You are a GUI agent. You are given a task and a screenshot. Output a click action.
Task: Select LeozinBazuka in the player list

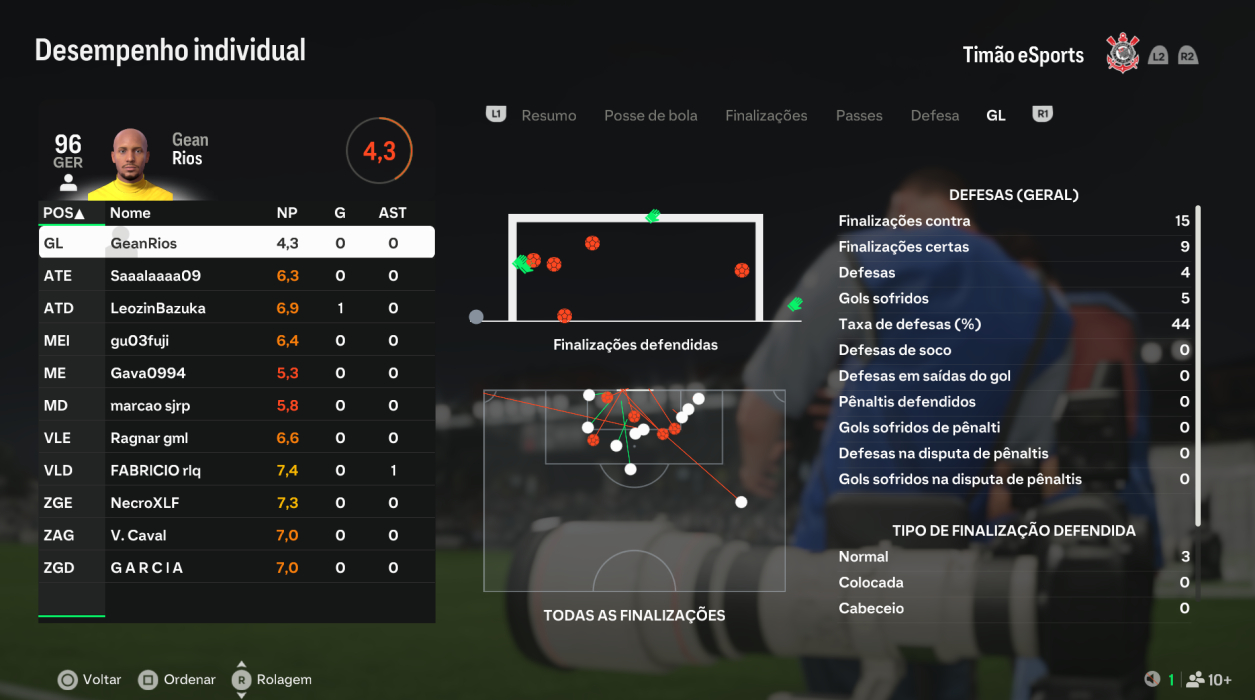[236, 308]
